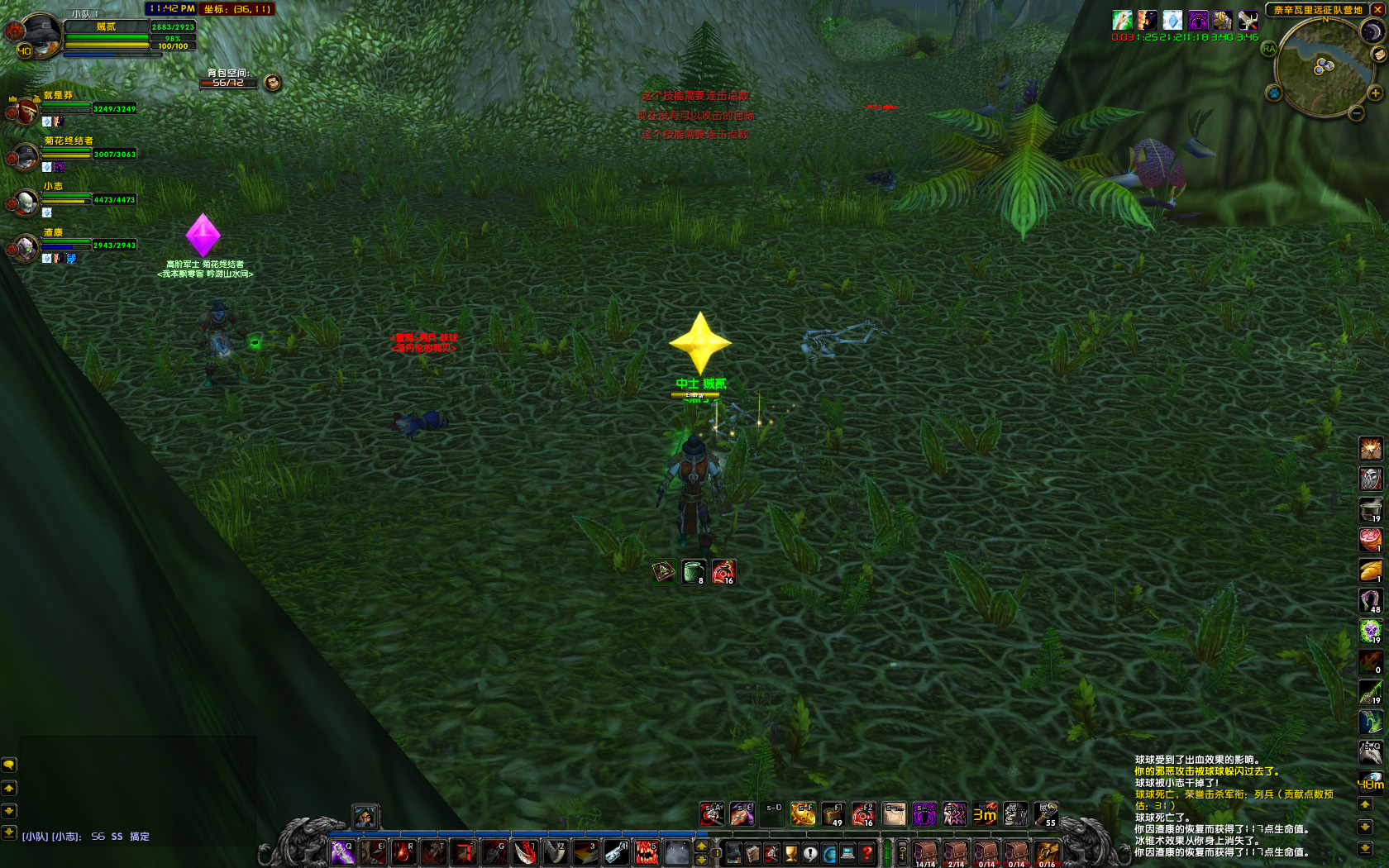1389x868 pixels.
Task: Click the round button beside the bag space counter
Action: [272, 82]
